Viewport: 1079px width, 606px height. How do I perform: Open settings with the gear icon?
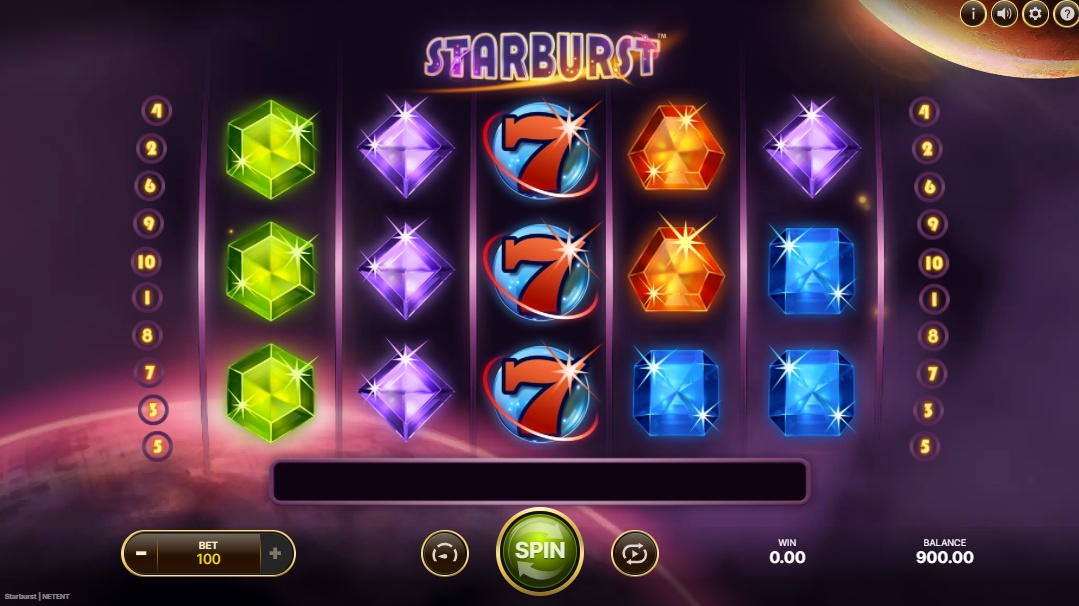[x=1035, y=13]
